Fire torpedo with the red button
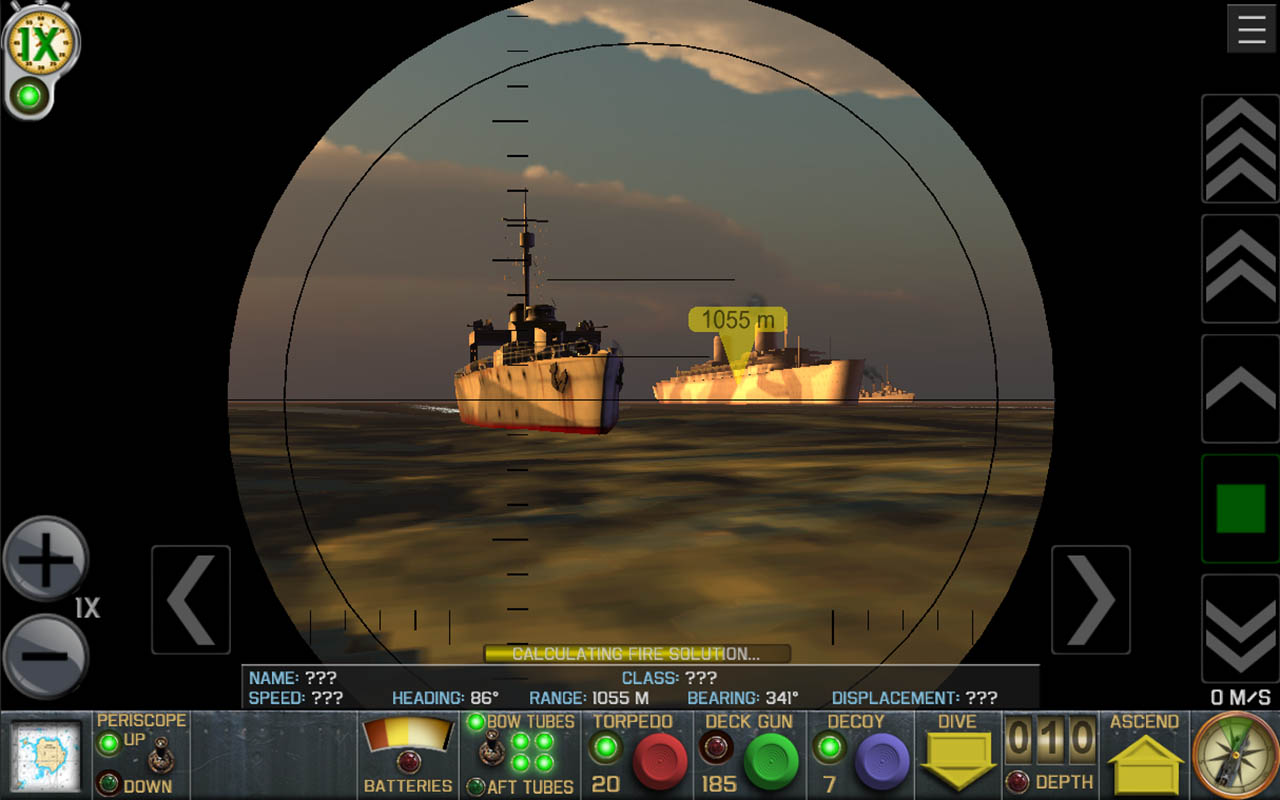This screenshot has width=1280, height=800. tap(660, 761)
